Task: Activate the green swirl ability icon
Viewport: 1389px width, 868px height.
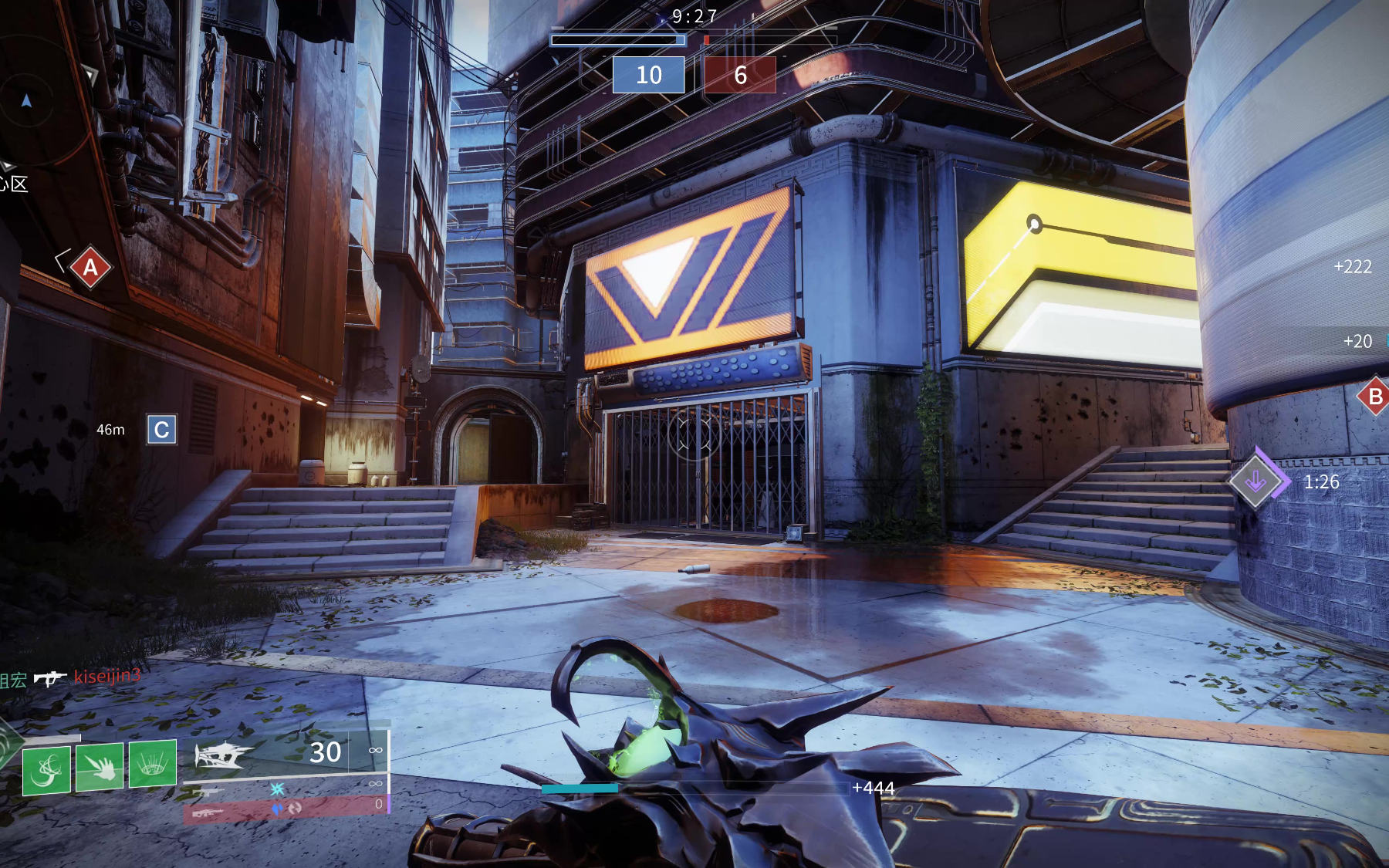Action: pos(46,769)
